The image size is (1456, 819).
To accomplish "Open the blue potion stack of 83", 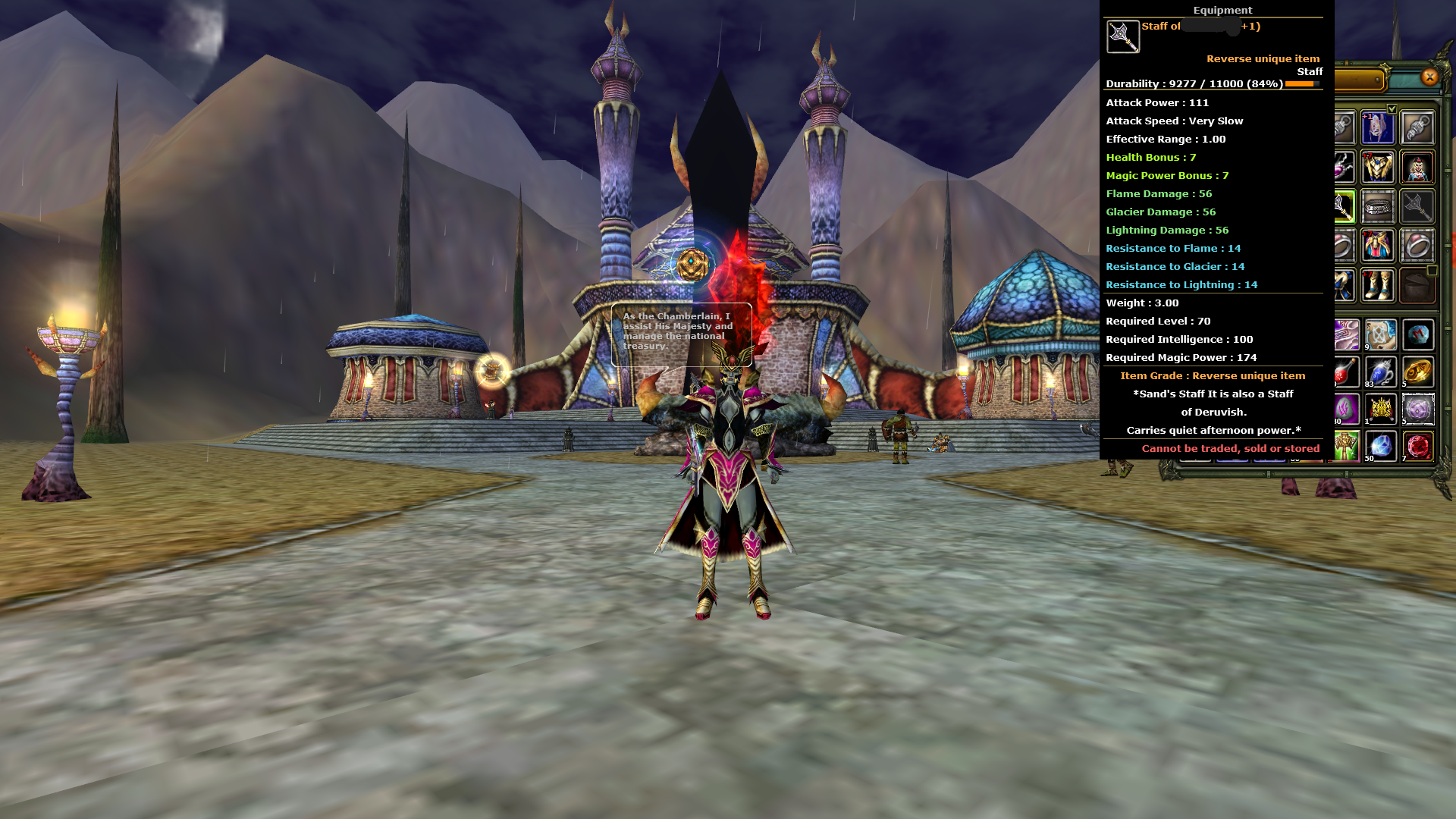I will 1379,372.
